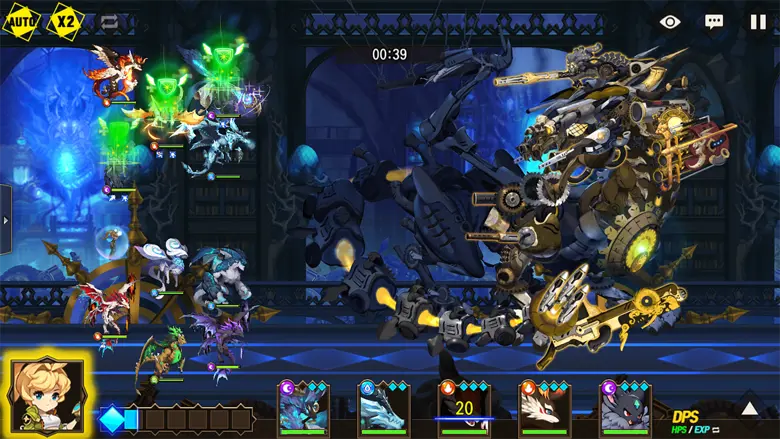Activate the dark blue dragon skill card
The image size is (780, 439).
[304, 407]
